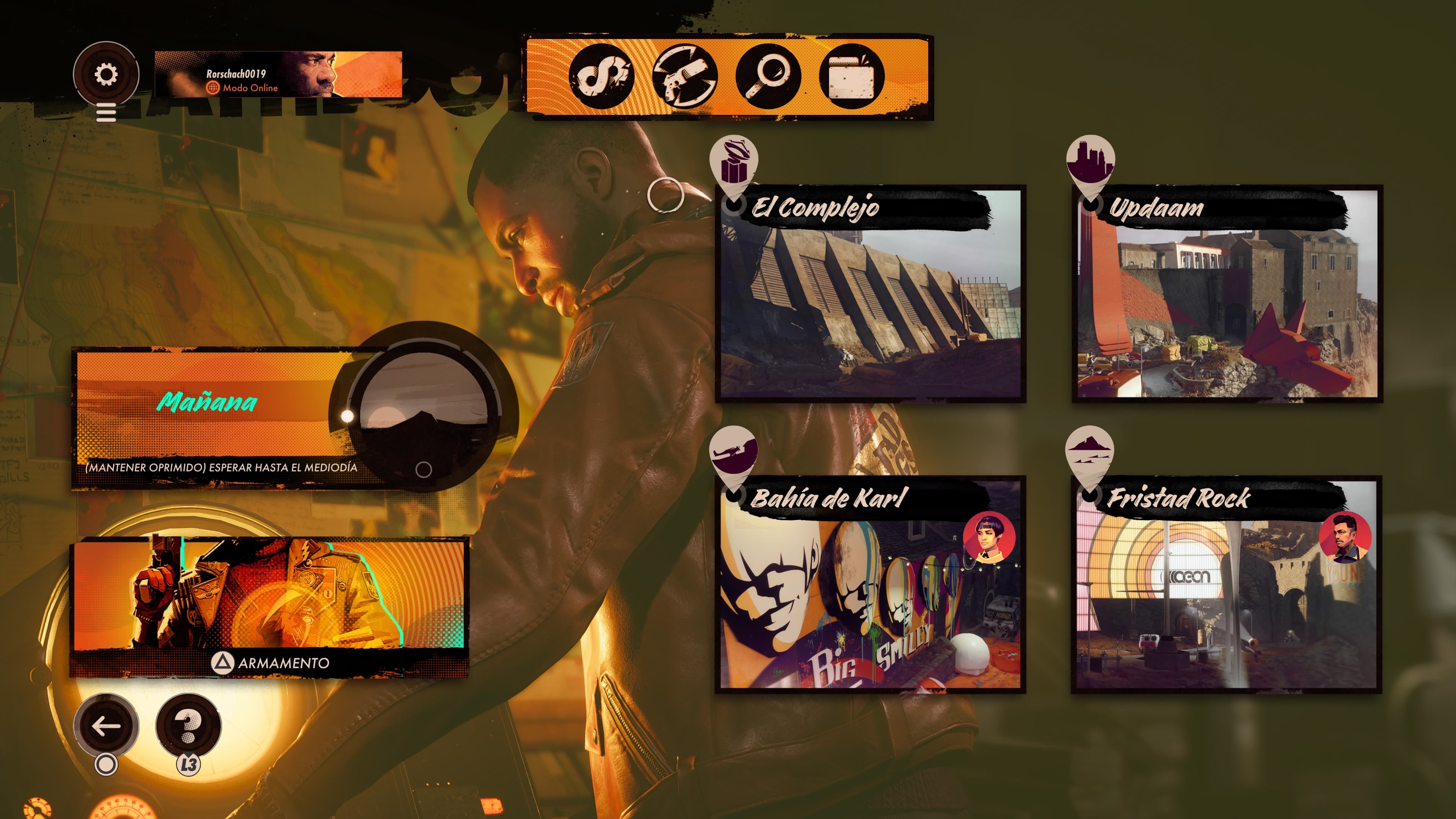Click the Updaam skyline pin icon

point(1090,160)
